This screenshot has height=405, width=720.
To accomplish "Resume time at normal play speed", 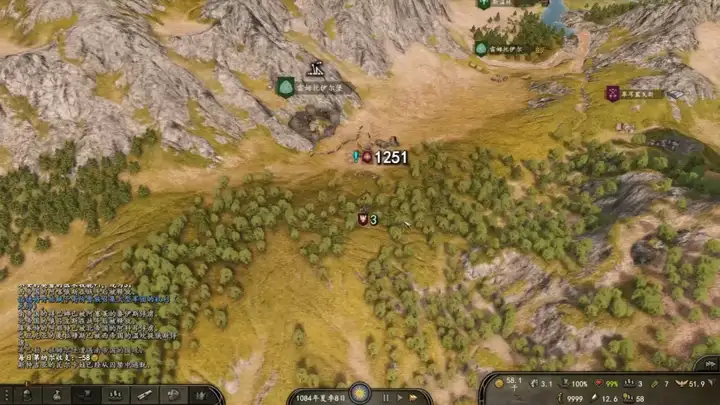I will coord(399,397).
